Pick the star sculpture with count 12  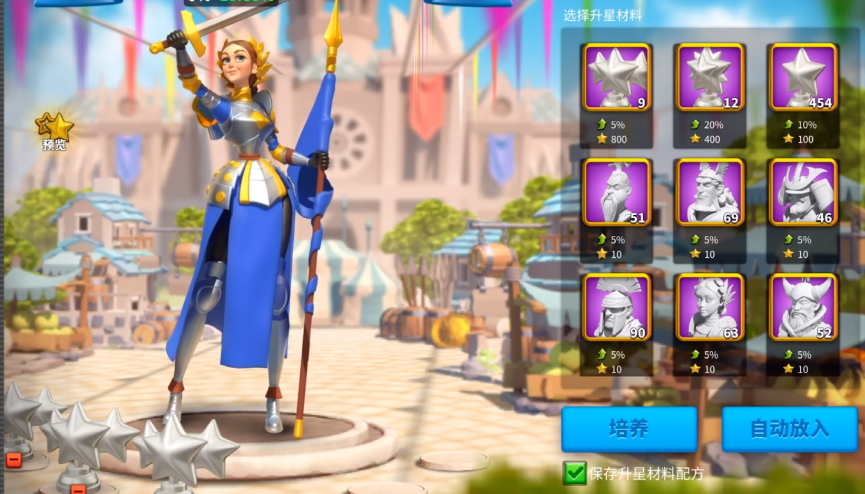tap(710, 77)
